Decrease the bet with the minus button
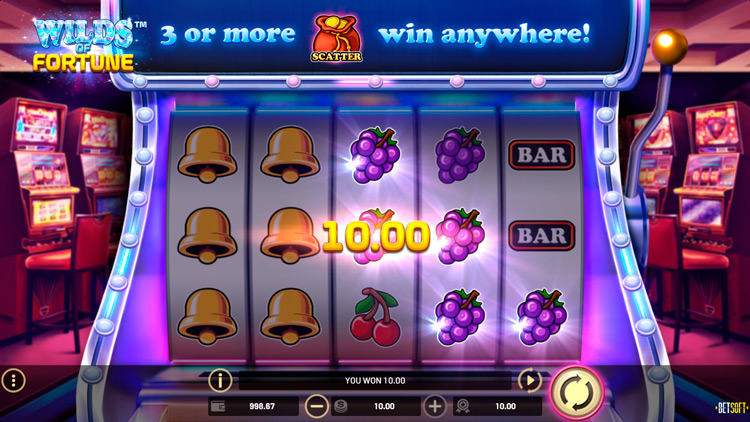This screenshot has height=422, width=750. 317,406
